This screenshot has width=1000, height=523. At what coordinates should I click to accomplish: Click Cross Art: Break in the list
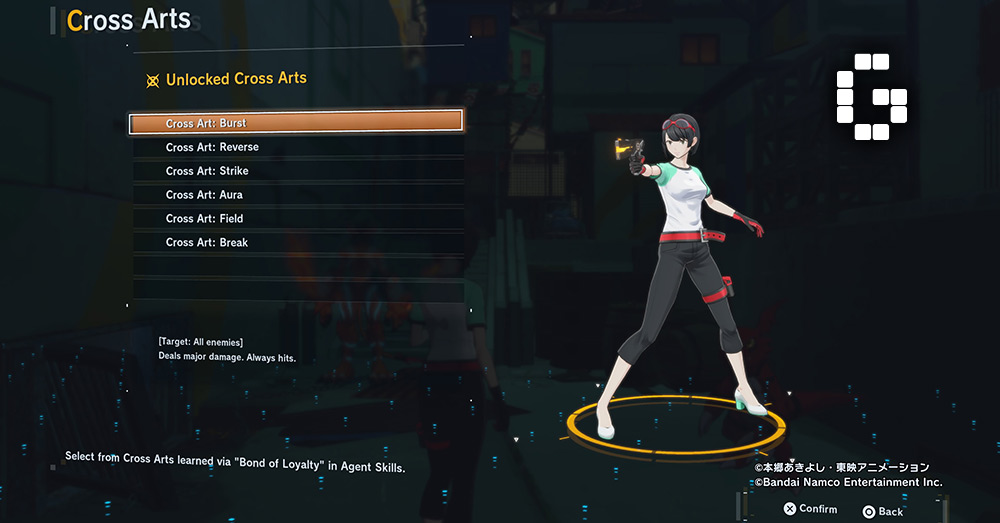(x=296, y=243)
